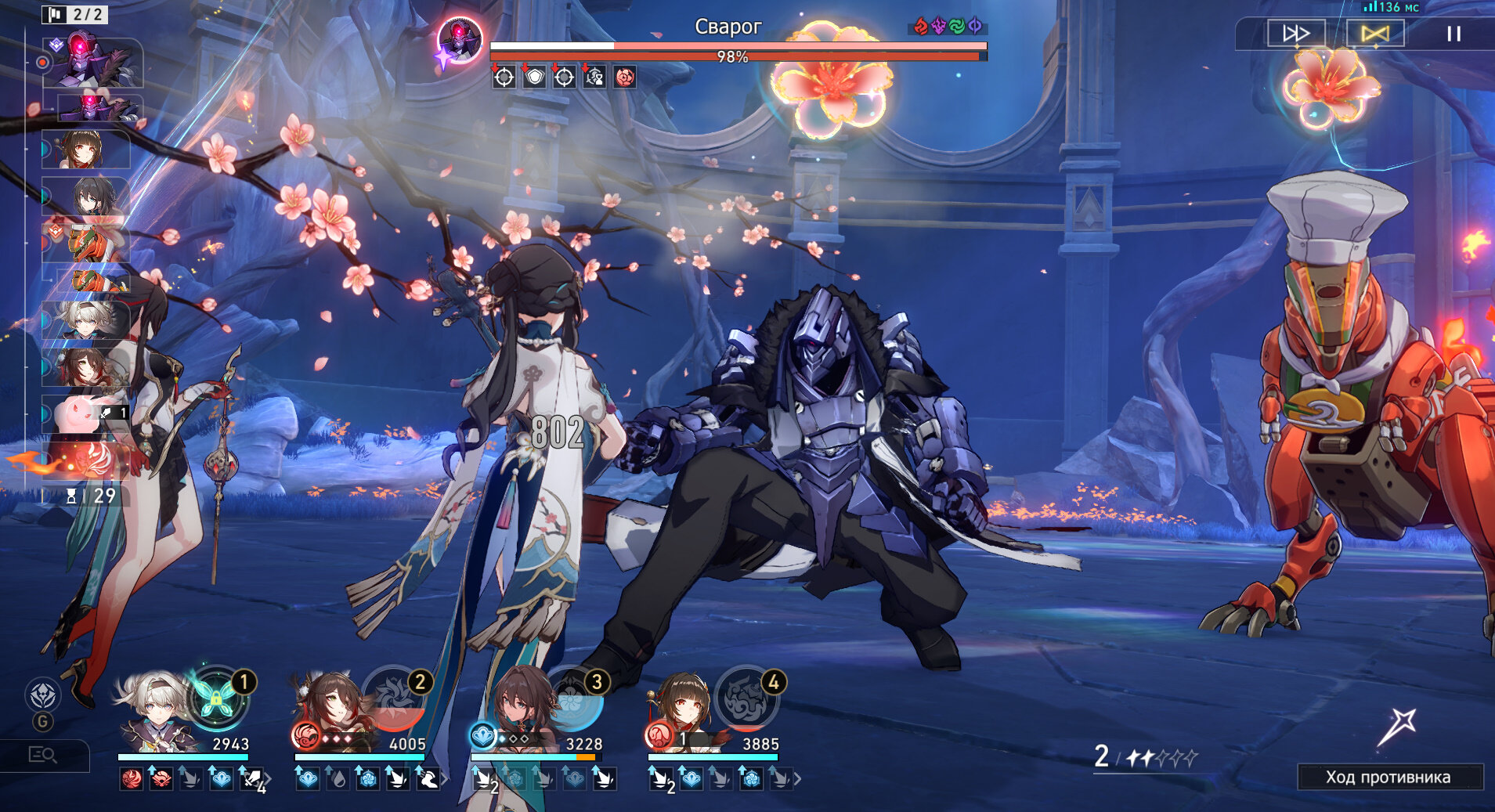Activate the first character's butterfly ultimate
1495x812 pixels.
[217, 698]
